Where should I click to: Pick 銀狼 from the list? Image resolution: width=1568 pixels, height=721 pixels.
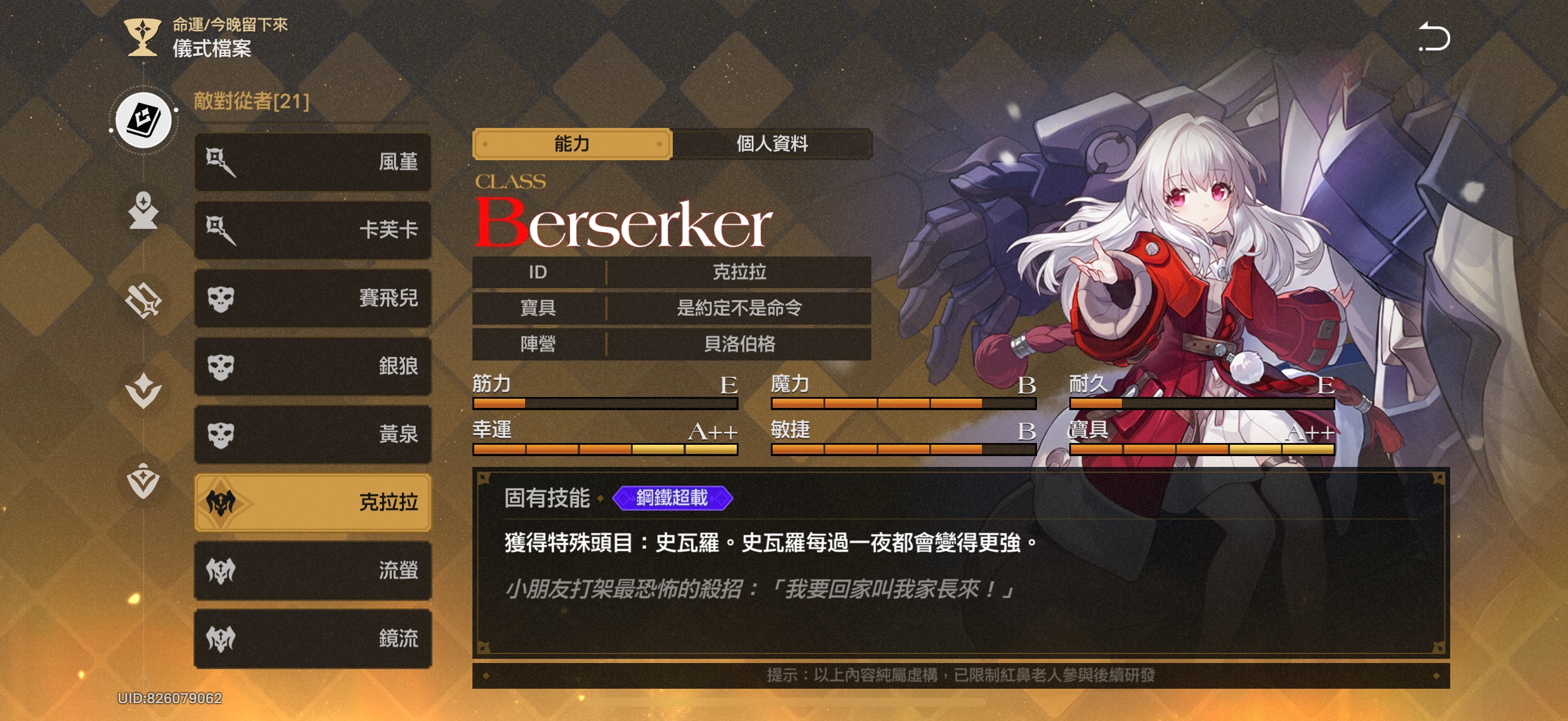[x=312, y=366]
